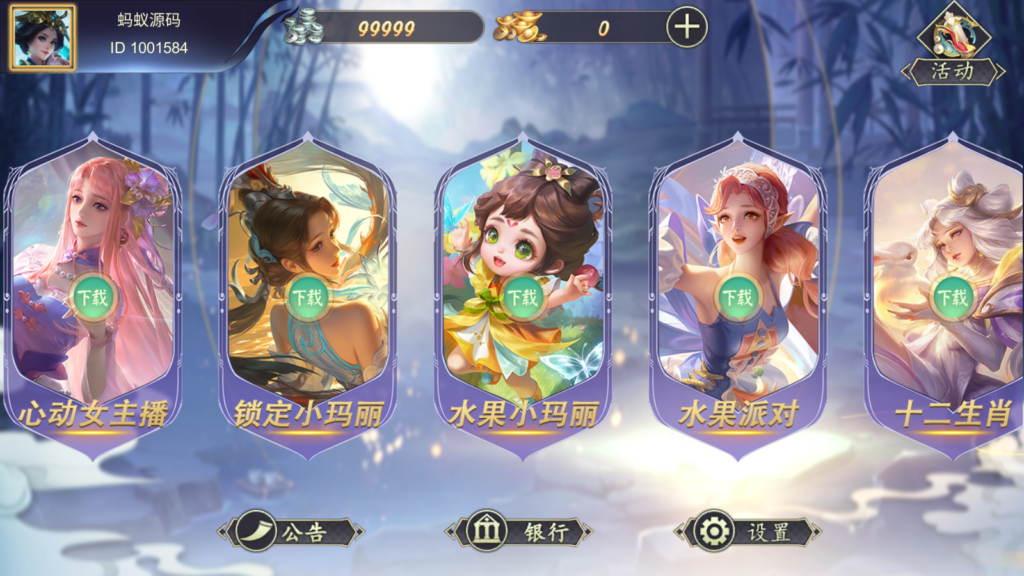This screenshot has height=576, width=1024.
Task: Open the 公告 announcements
Action: click(x=290, y=532)
